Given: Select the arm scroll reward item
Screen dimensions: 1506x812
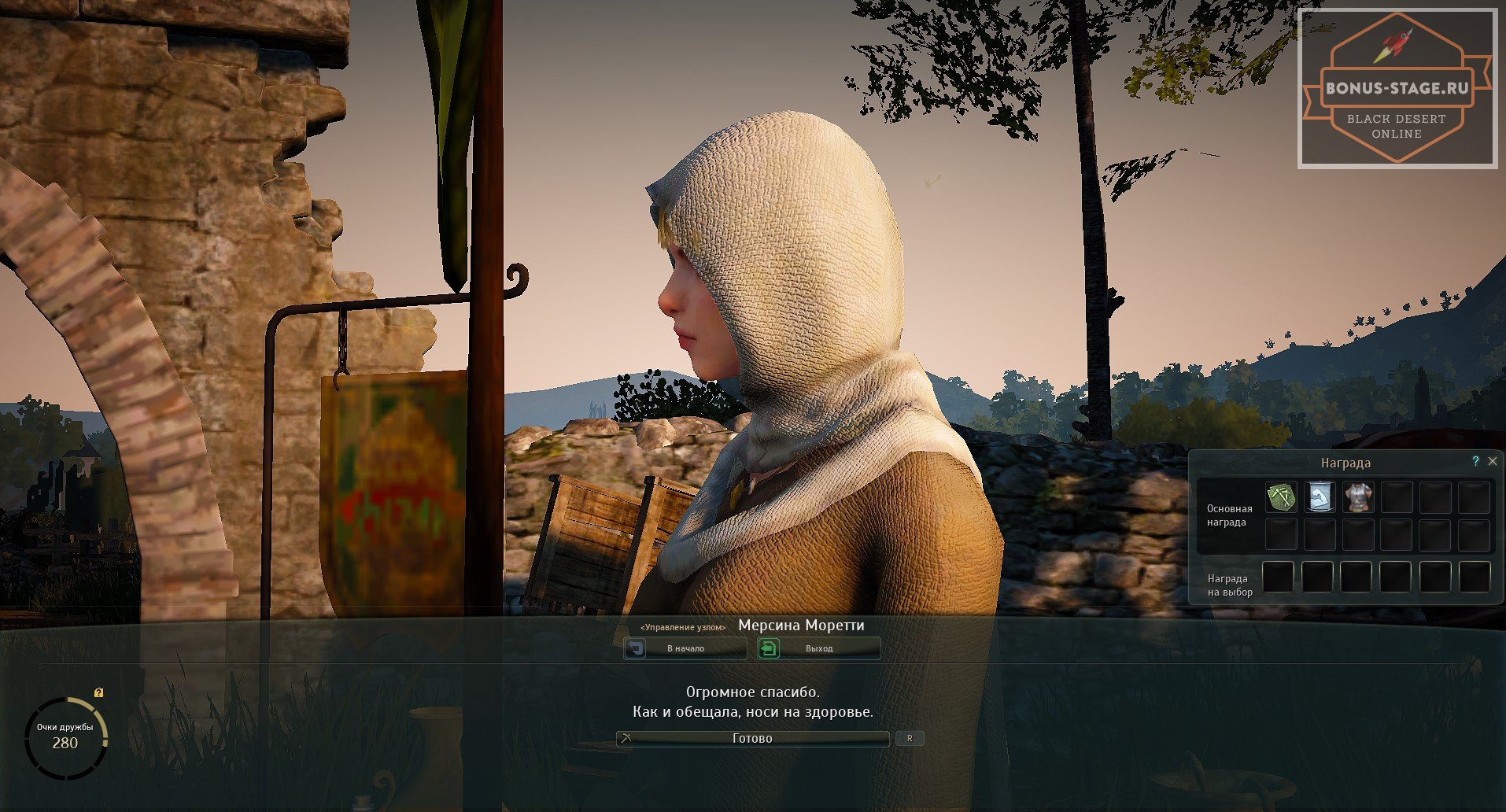Looking at the screenshot, I should [x=1320, y=497].
